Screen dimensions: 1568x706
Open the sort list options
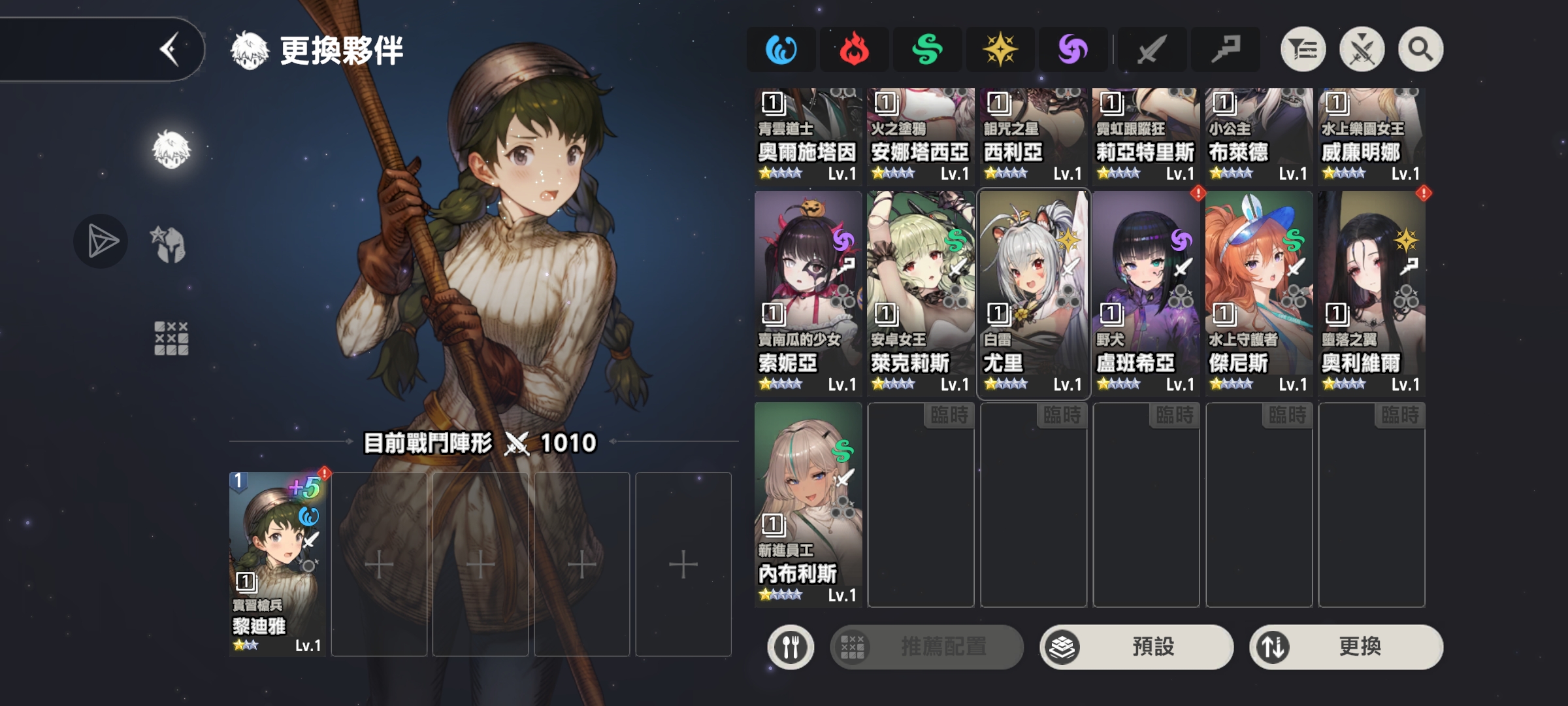pyautogui.click(x=1303, y=50)
